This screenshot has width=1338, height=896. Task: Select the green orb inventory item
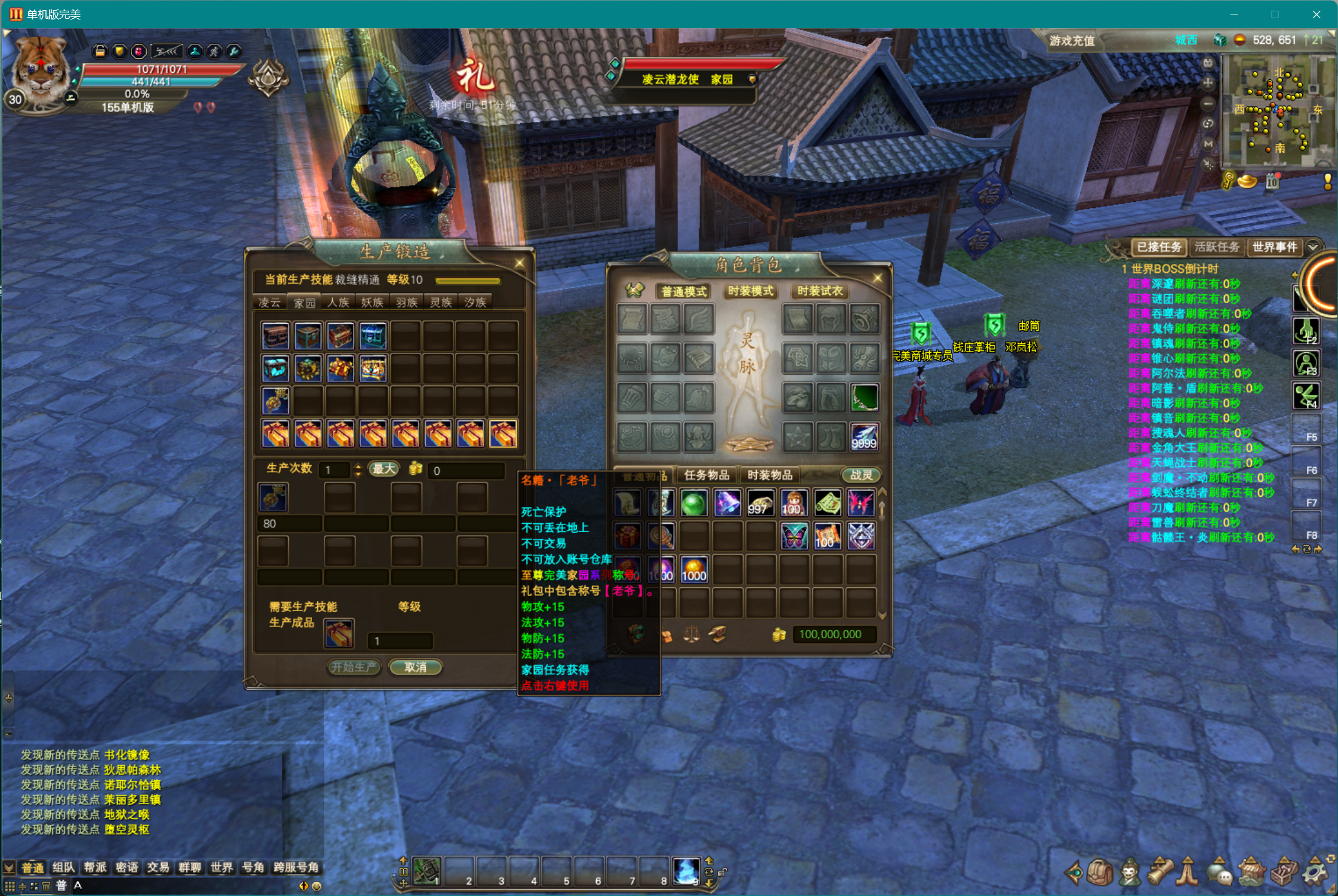tap(694, 504)
